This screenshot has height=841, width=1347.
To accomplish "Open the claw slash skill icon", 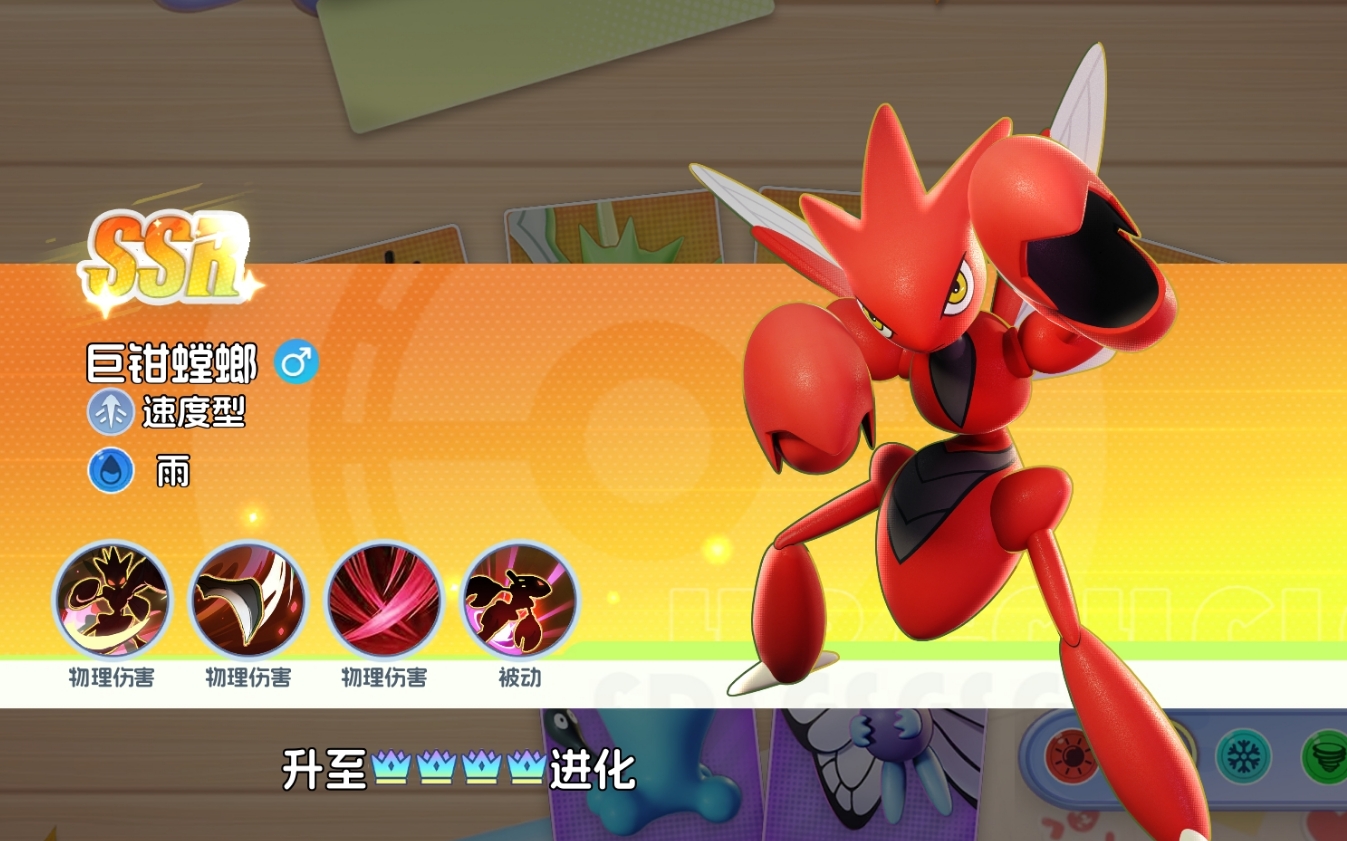I will [x=246, y=601].
